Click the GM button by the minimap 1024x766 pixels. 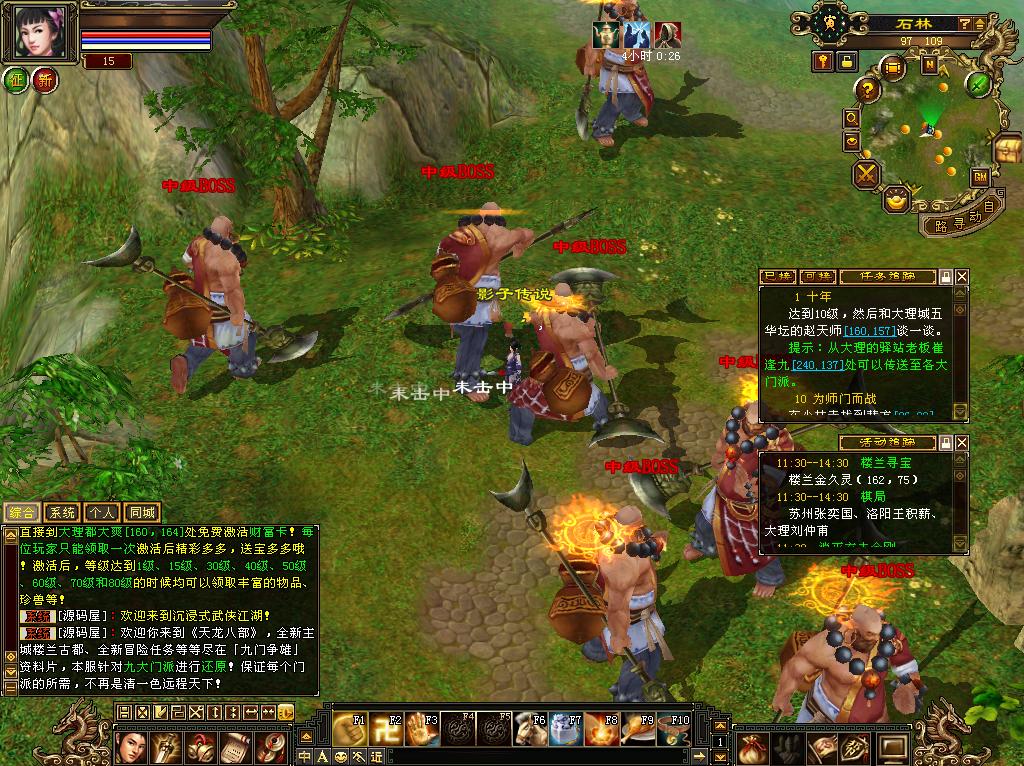(980, 177)
